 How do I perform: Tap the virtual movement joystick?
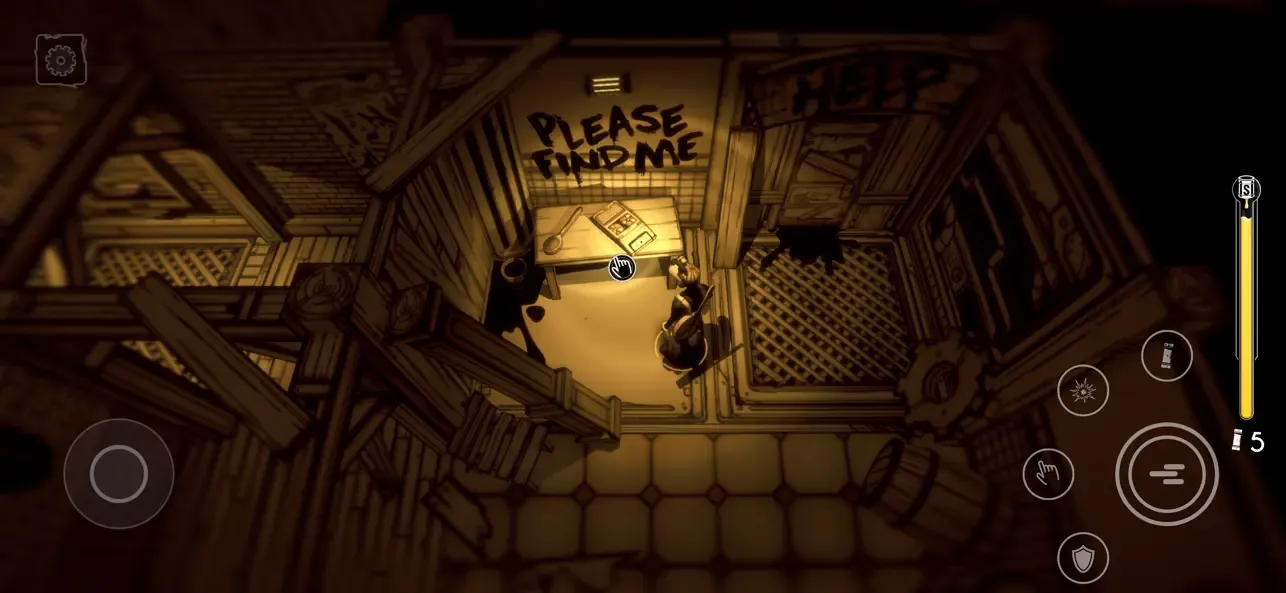119,473
